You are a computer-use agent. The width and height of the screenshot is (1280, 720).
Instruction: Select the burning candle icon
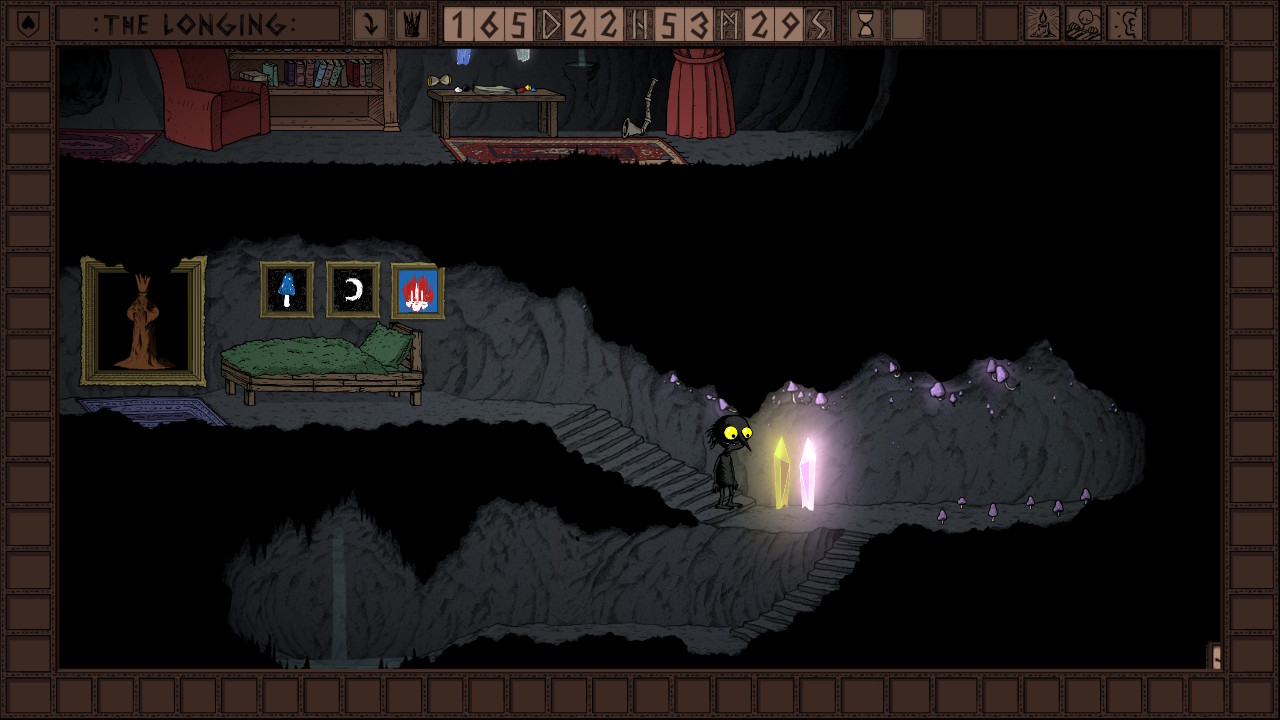(x=1043, y=24)
